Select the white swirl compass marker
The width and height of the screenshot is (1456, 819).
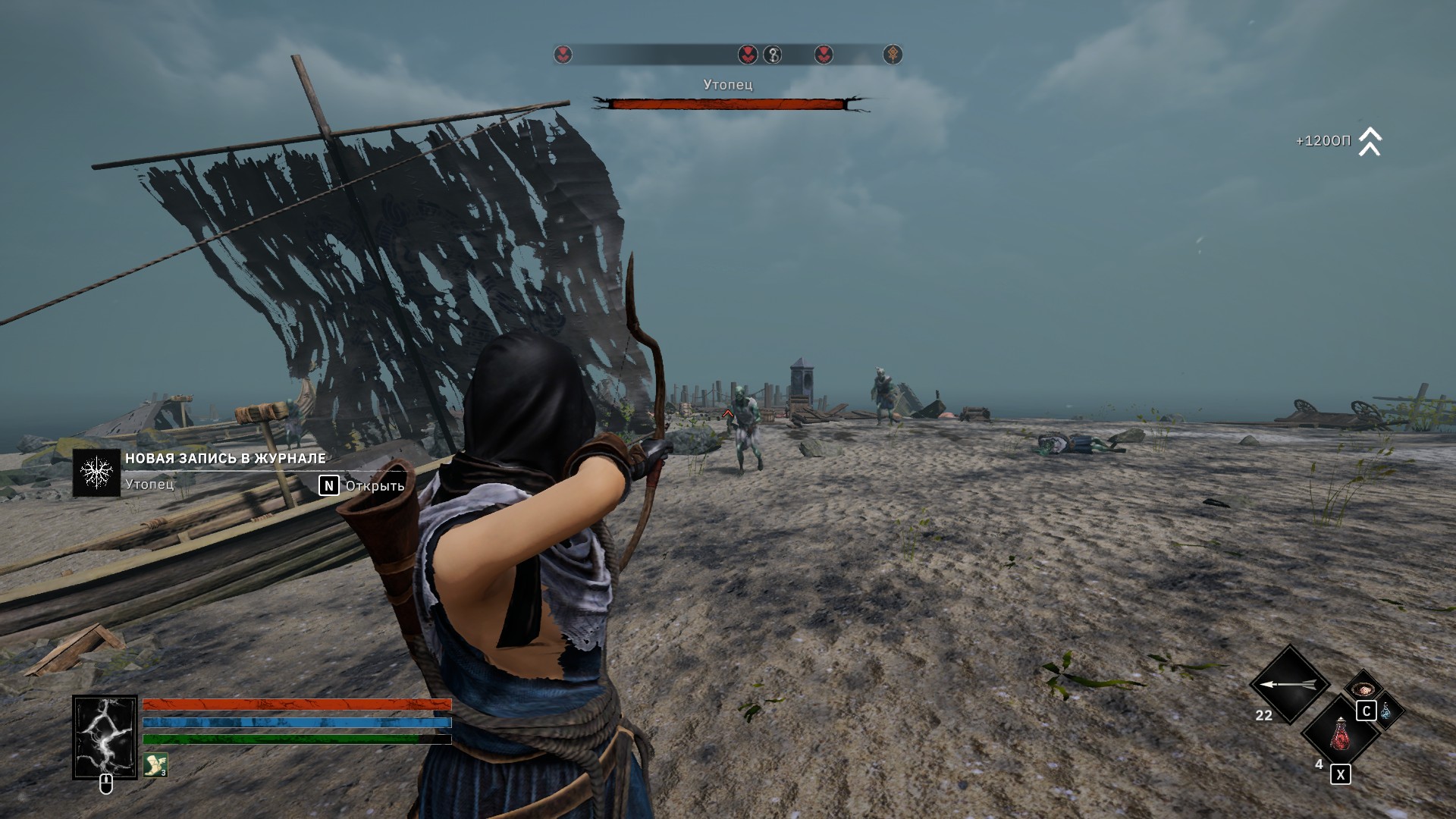tap(772, 55)
